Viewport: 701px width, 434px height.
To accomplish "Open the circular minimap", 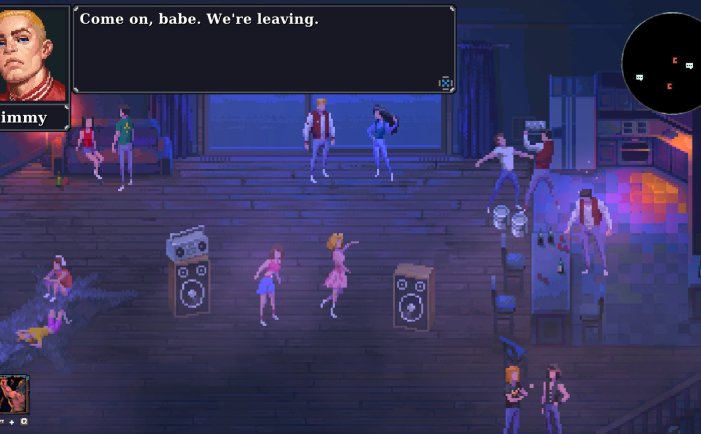I will tap(663, 63).
